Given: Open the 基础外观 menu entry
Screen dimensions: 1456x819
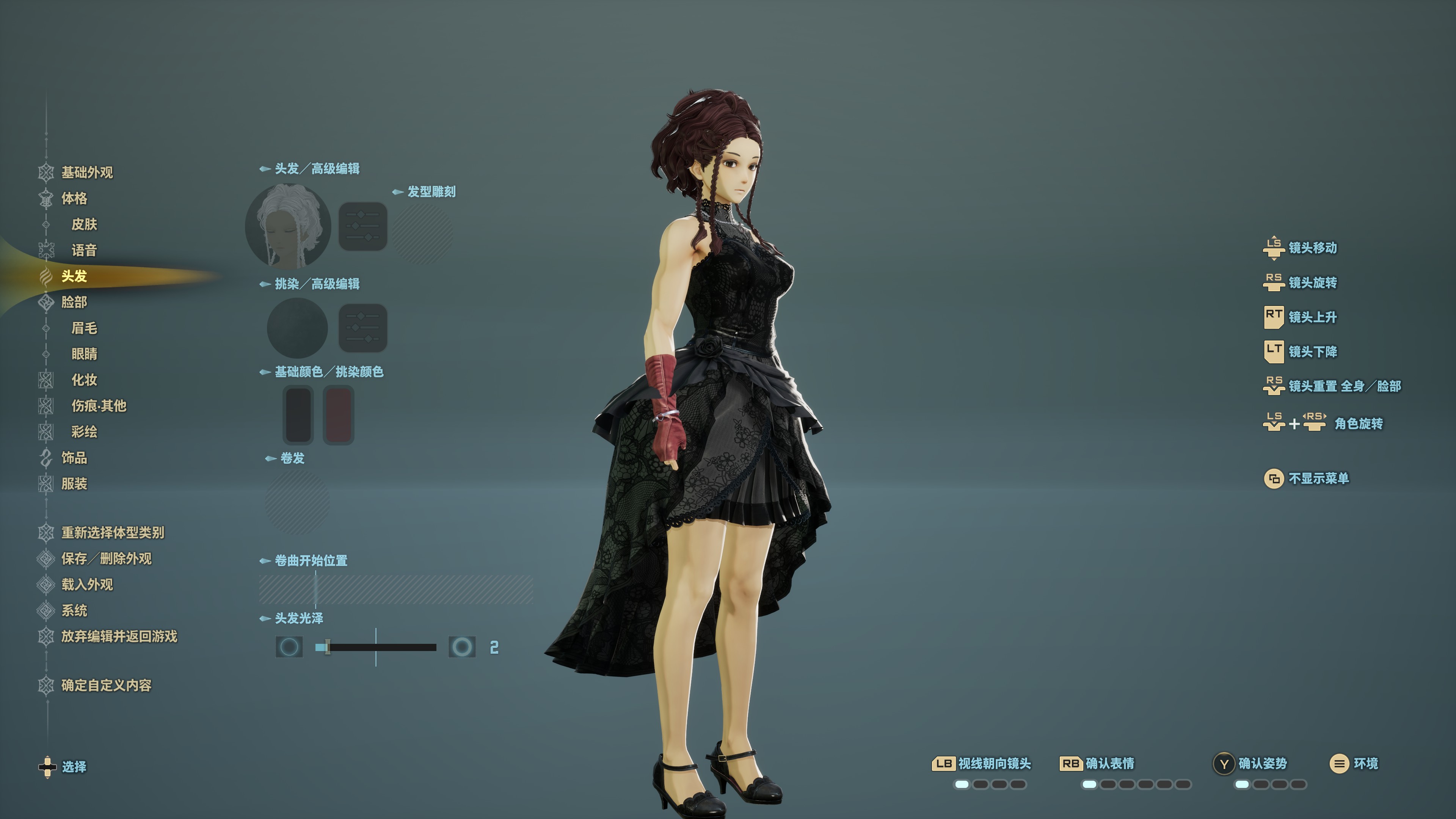Looking at the screenshot, I should 86,173.
